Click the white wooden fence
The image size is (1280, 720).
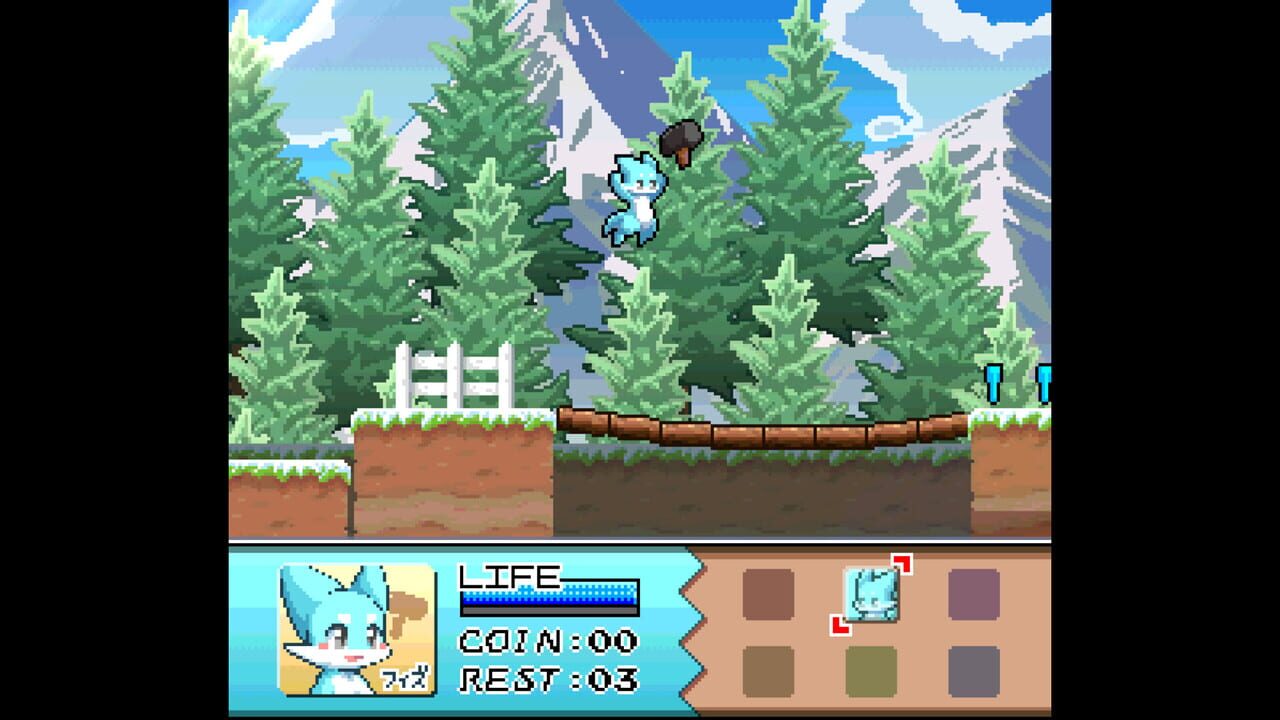tap(452, 380)
